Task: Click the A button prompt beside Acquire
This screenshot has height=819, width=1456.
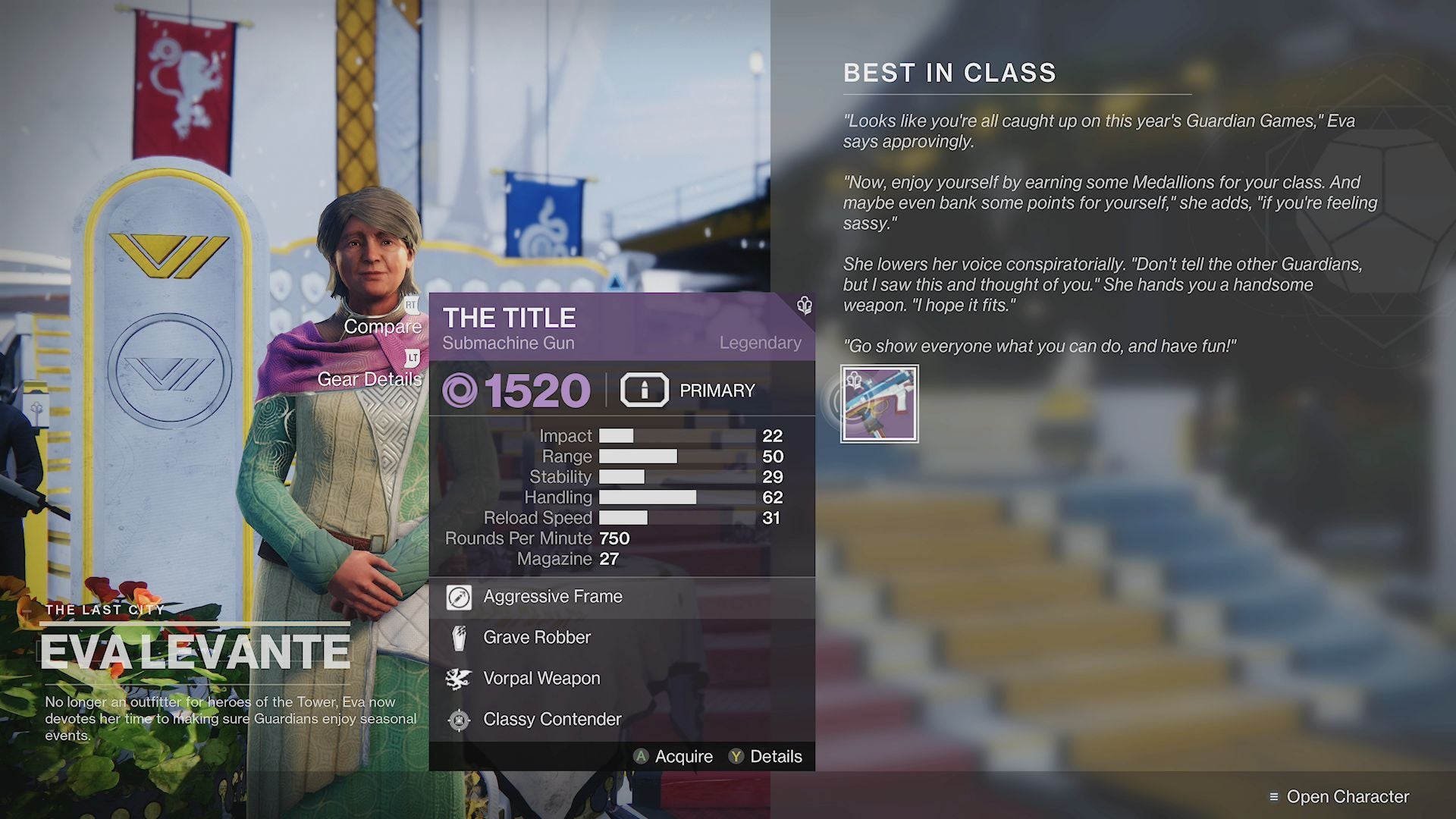Action: (x=641, y=756)
